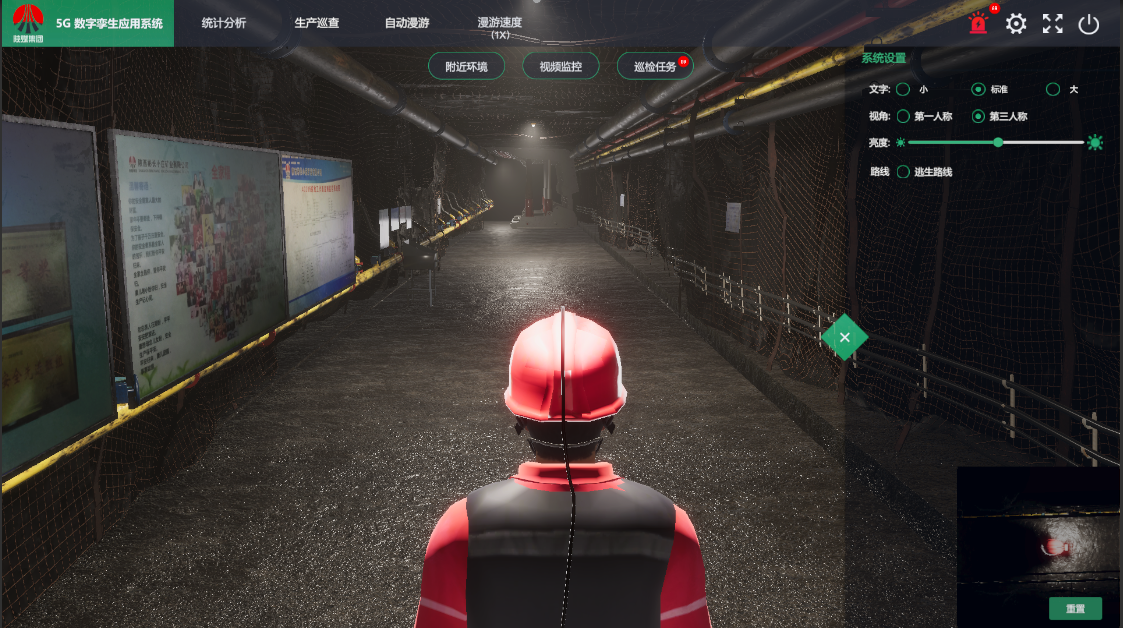
Task: Switch view to 第一人称
Action: tap(903, 117)
